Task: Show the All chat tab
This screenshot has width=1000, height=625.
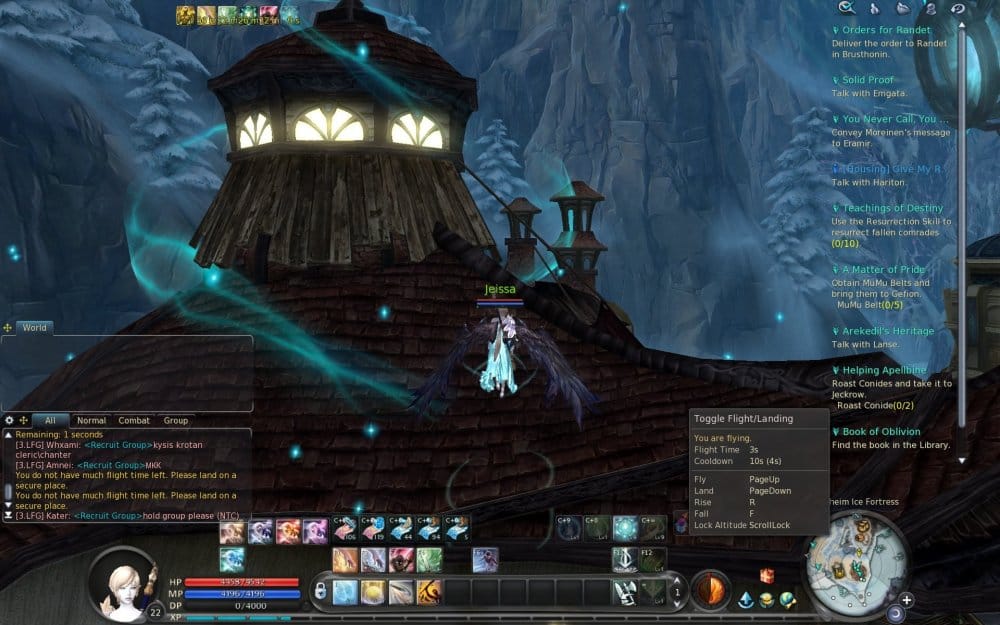Action: point(50,421)
